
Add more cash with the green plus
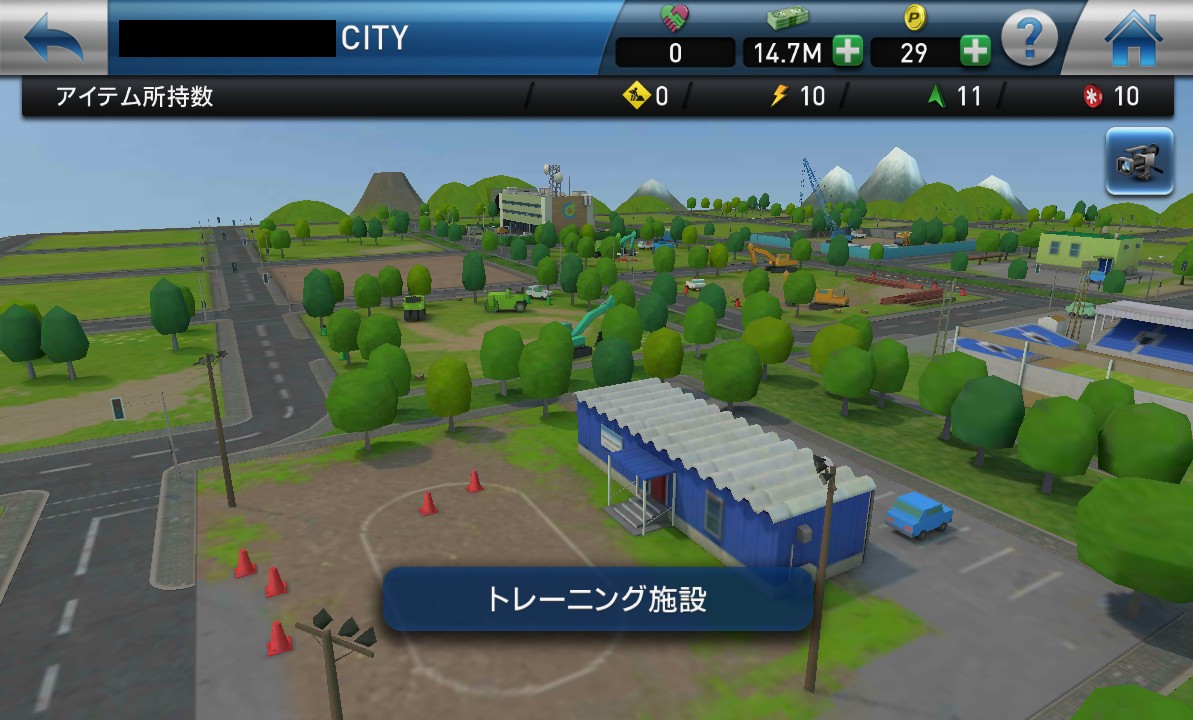click(848, 52)
